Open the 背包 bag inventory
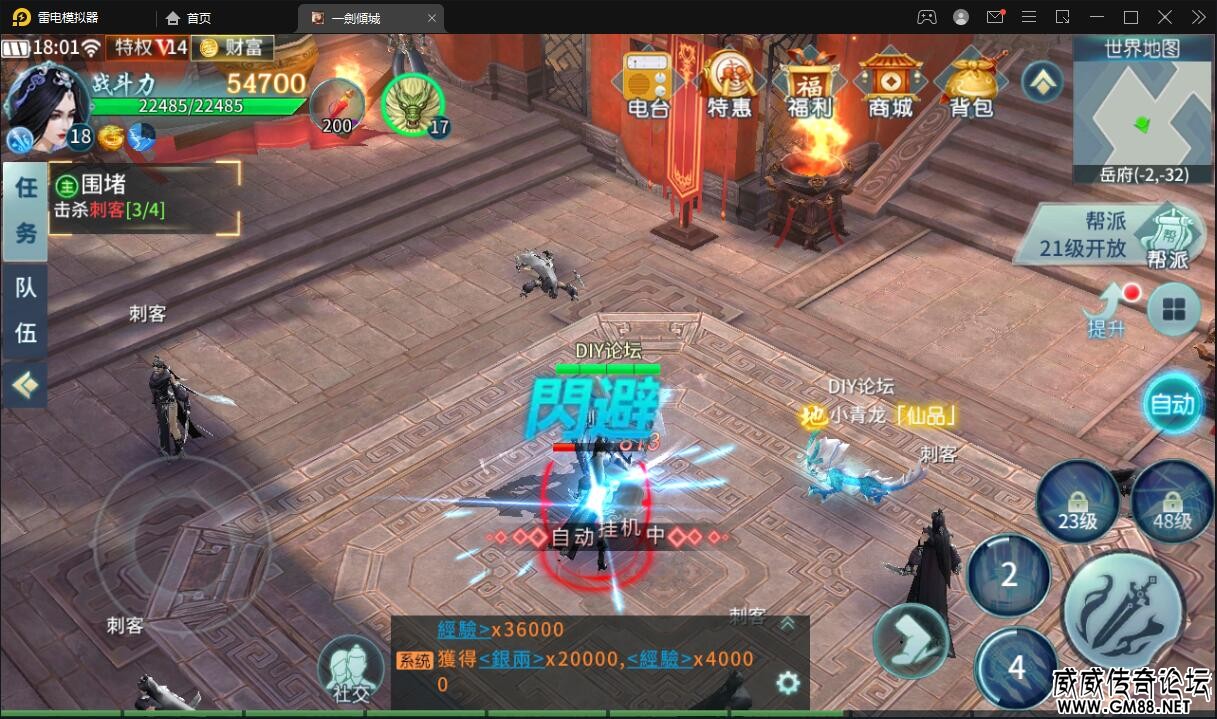1217x719 pixels. pos(971,83)
